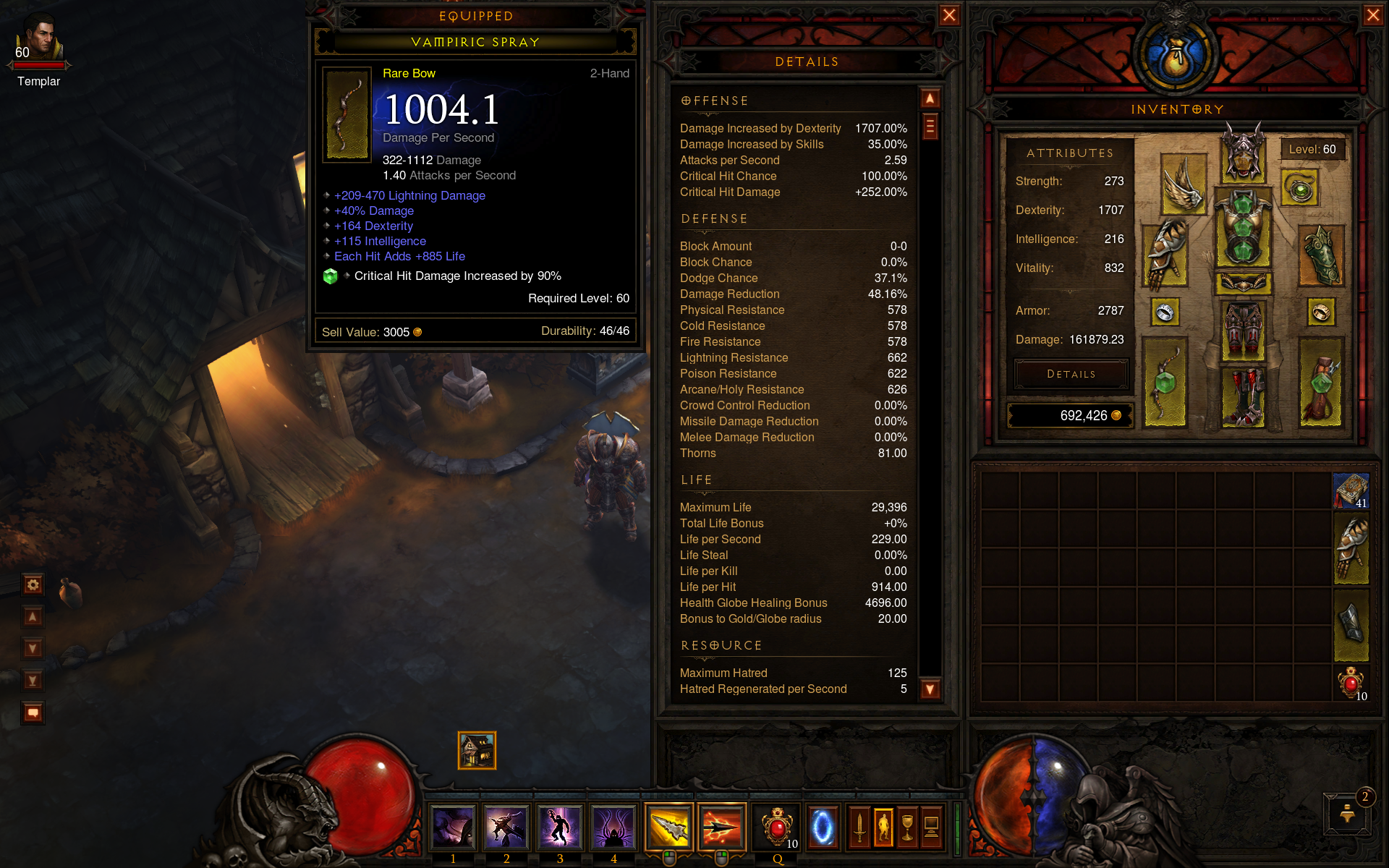Pick the equipped boots slot
The image size is (1389, 868).
(1243, 396)
